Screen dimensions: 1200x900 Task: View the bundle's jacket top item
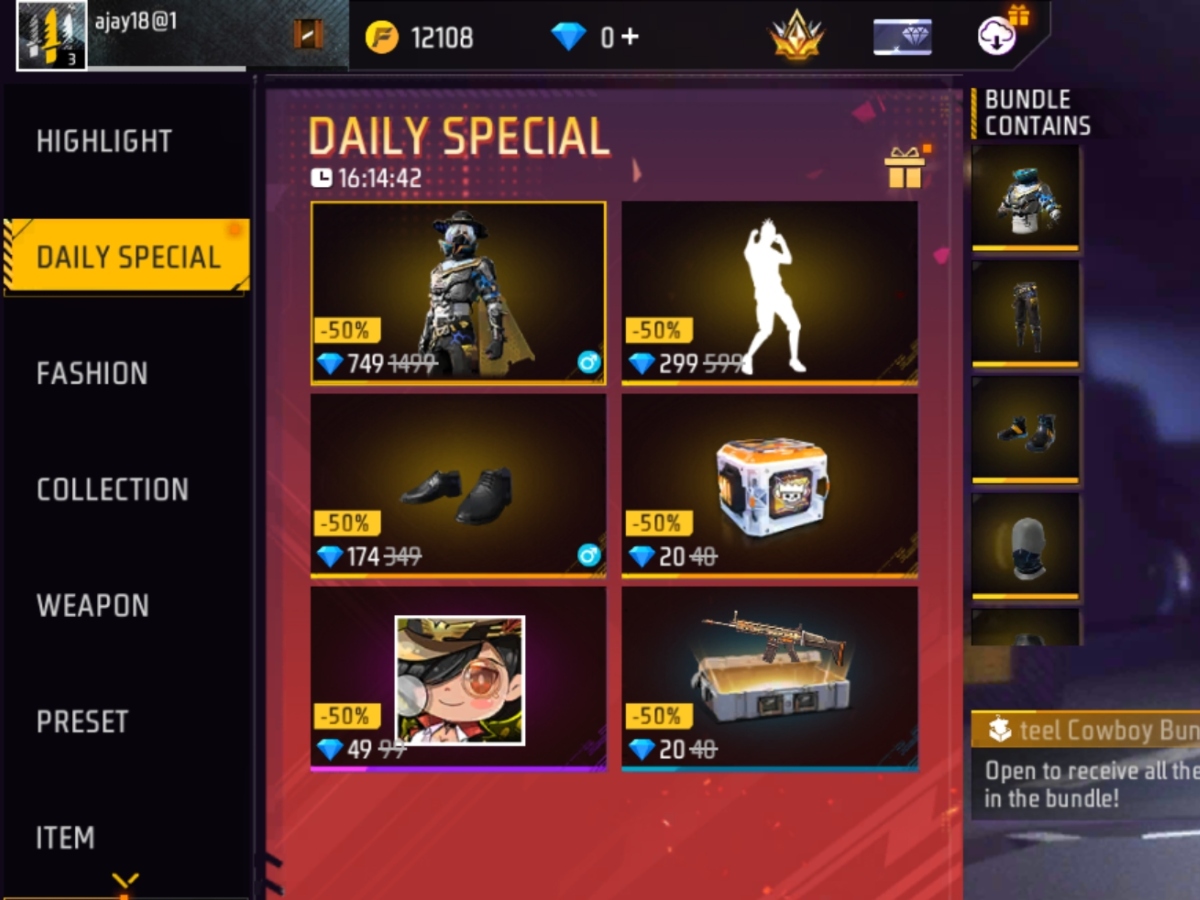pos(1026,197)
